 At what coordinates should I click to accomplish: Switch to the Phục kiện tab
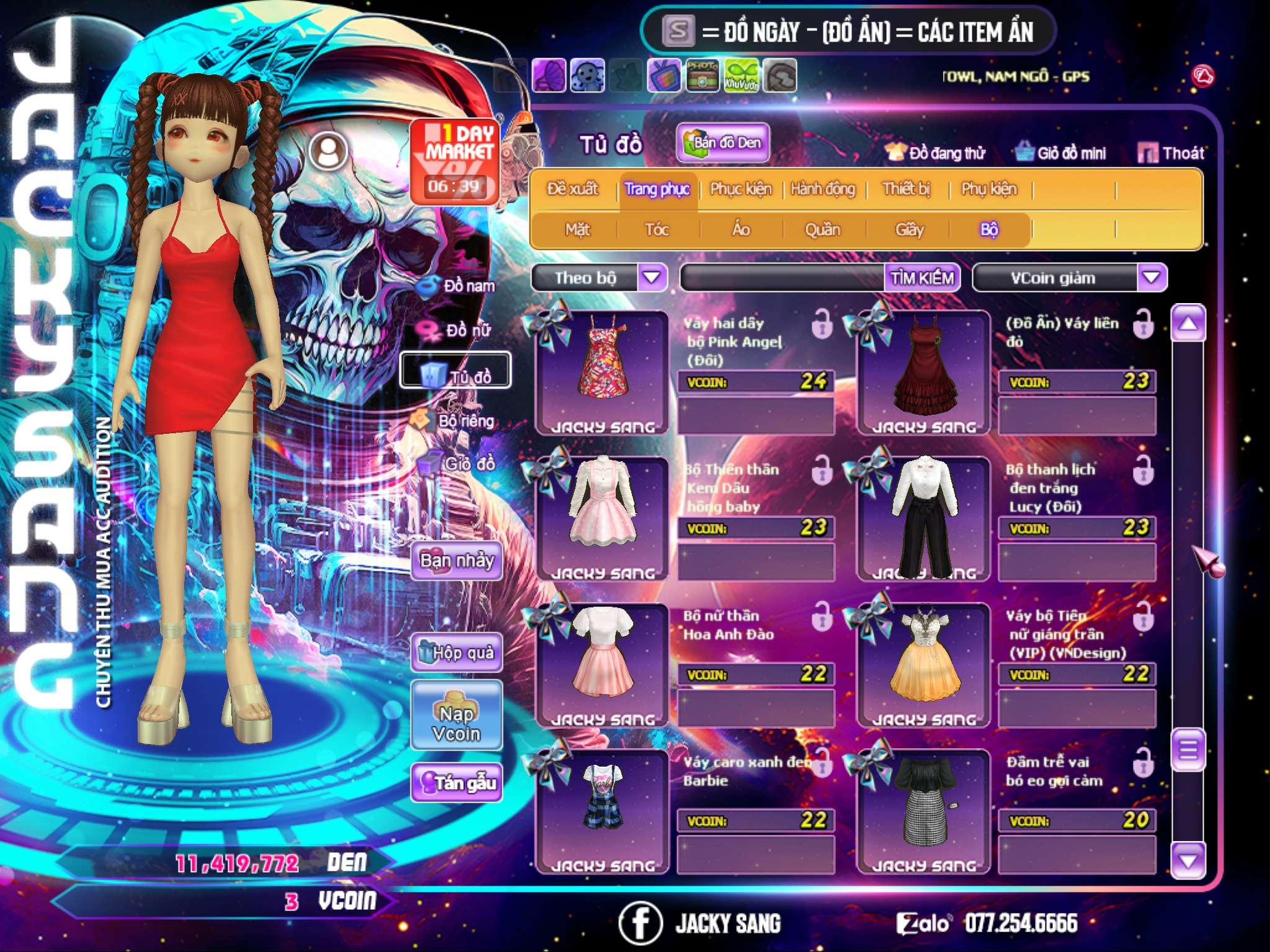point(740,189)
